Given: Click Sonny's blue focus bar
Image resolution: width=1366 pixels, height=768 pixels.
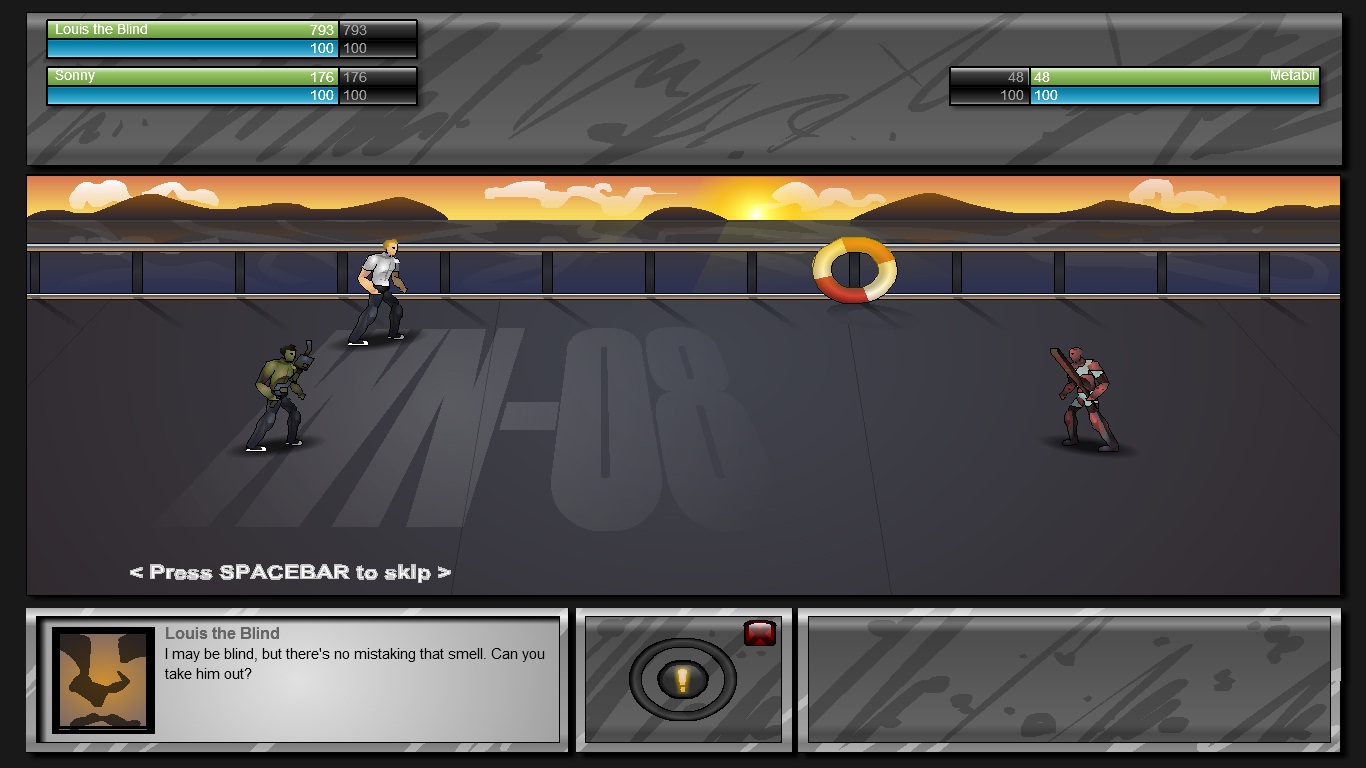Looking at the screenshot, I should click(x=190, y=95).
